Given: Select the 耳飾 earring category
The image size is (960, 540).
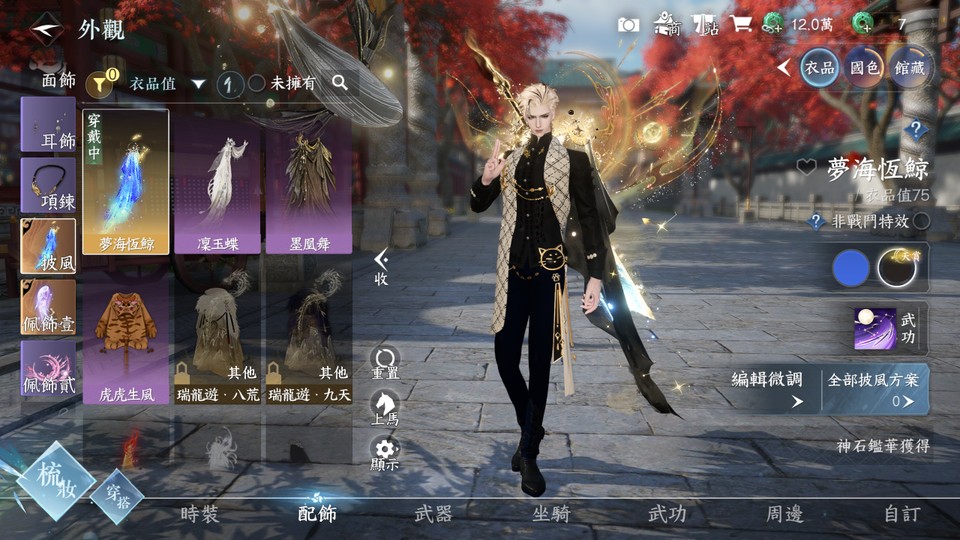Looking at the screenshot, I should tap(48, 125).
